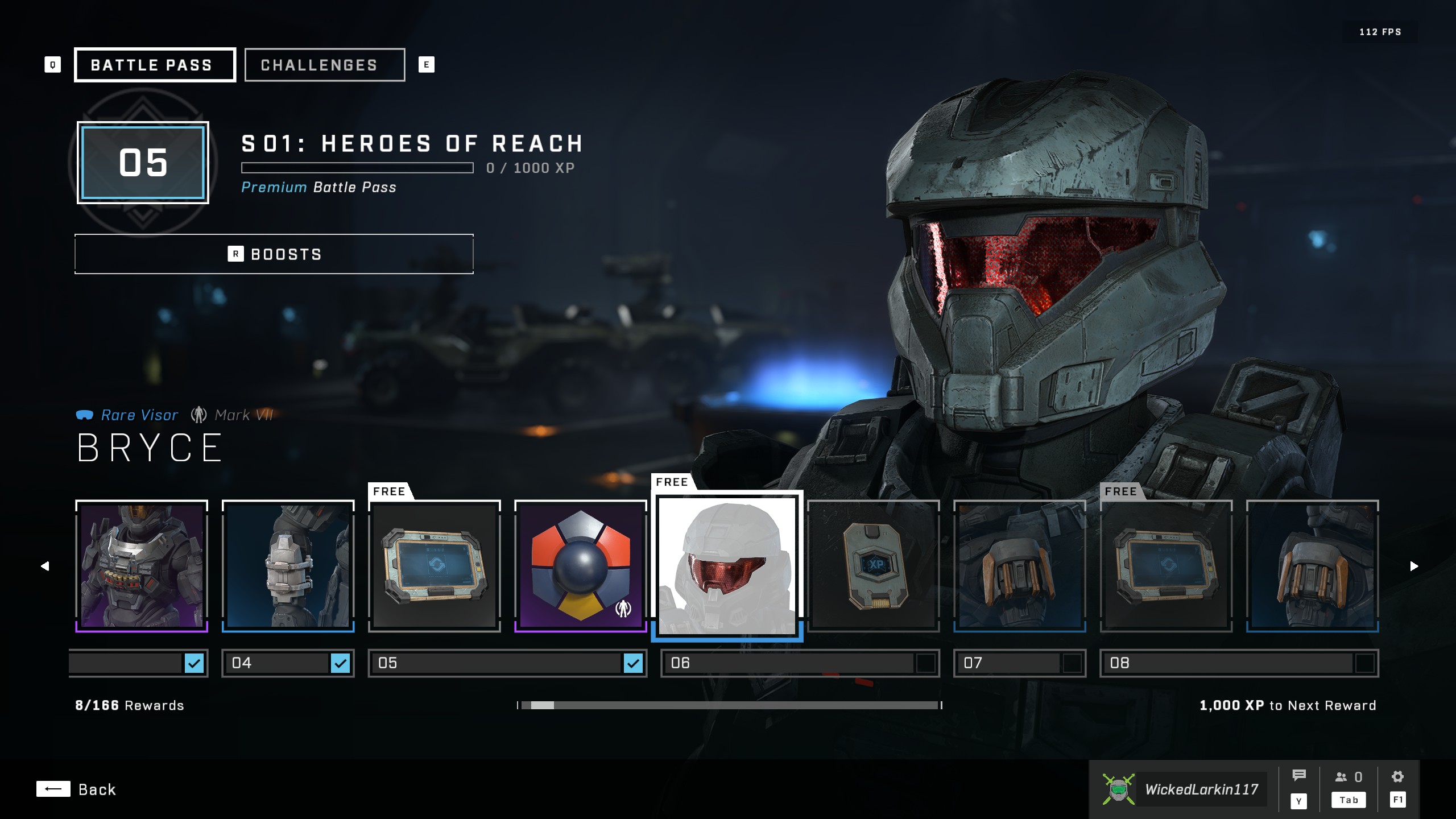Select the Rare Visor eyewear icon
This screenshot has width=1456, height=819.
point(84,415)
